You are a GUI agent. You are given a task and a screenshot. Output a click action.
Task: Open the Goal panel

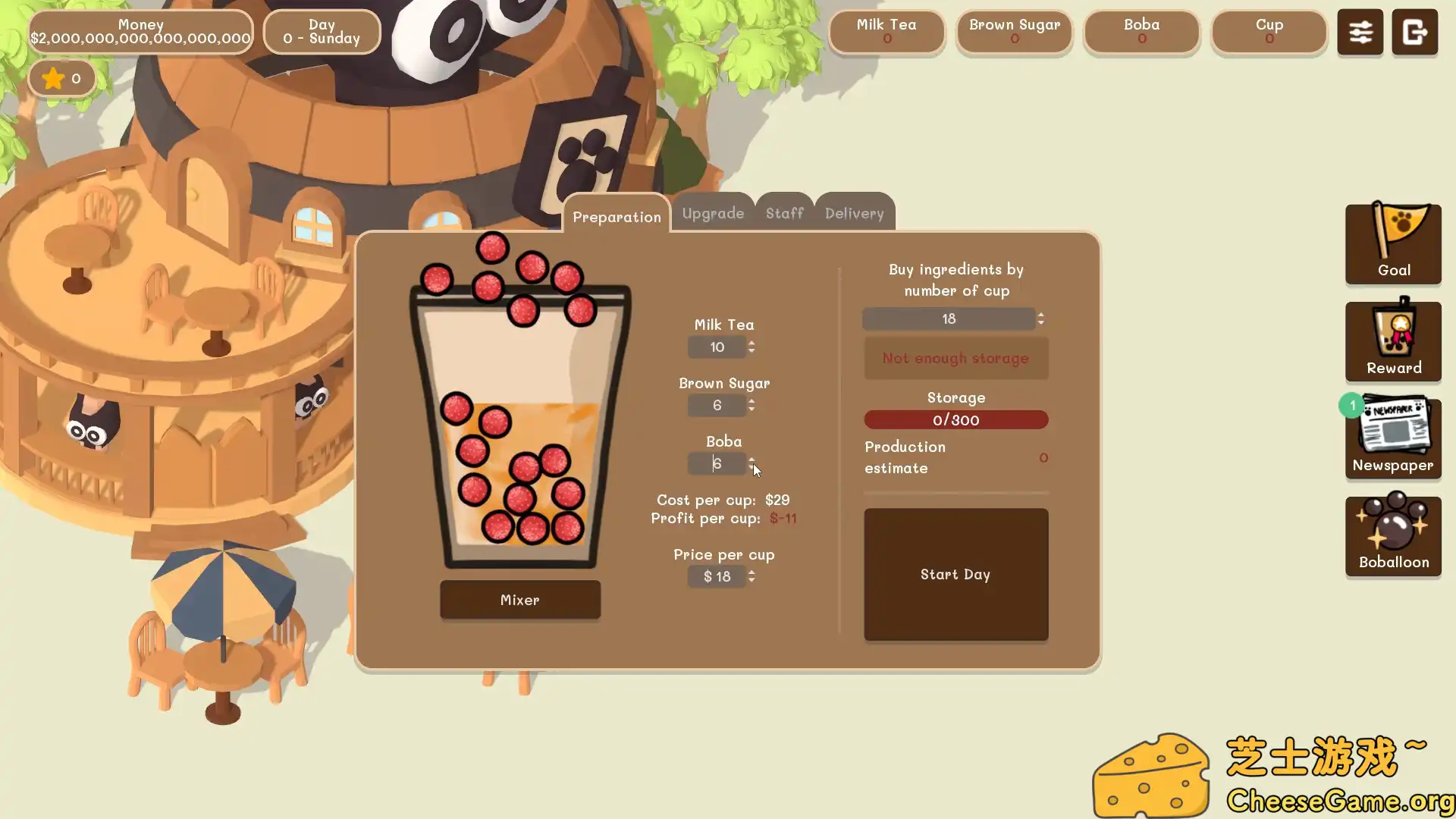(1392, 243)
